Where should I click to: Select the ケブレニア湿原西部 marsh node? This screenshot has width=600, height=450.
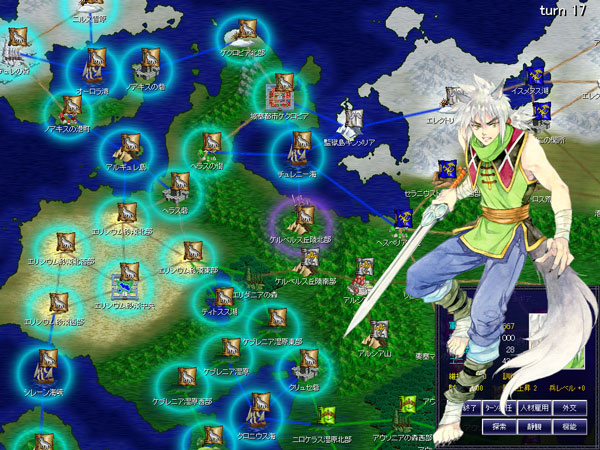pos(186,381)
